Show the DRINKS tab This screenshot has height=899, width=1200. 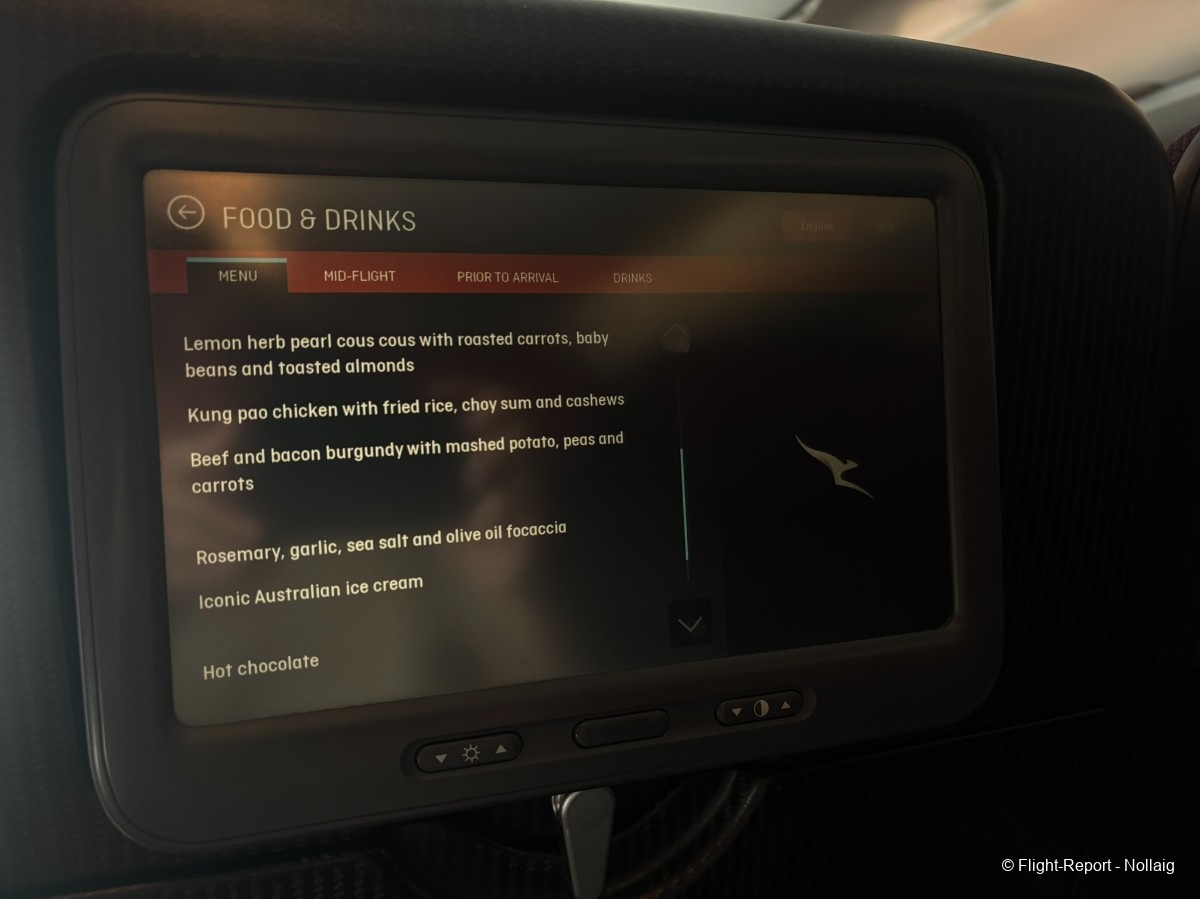pos(632,278)
